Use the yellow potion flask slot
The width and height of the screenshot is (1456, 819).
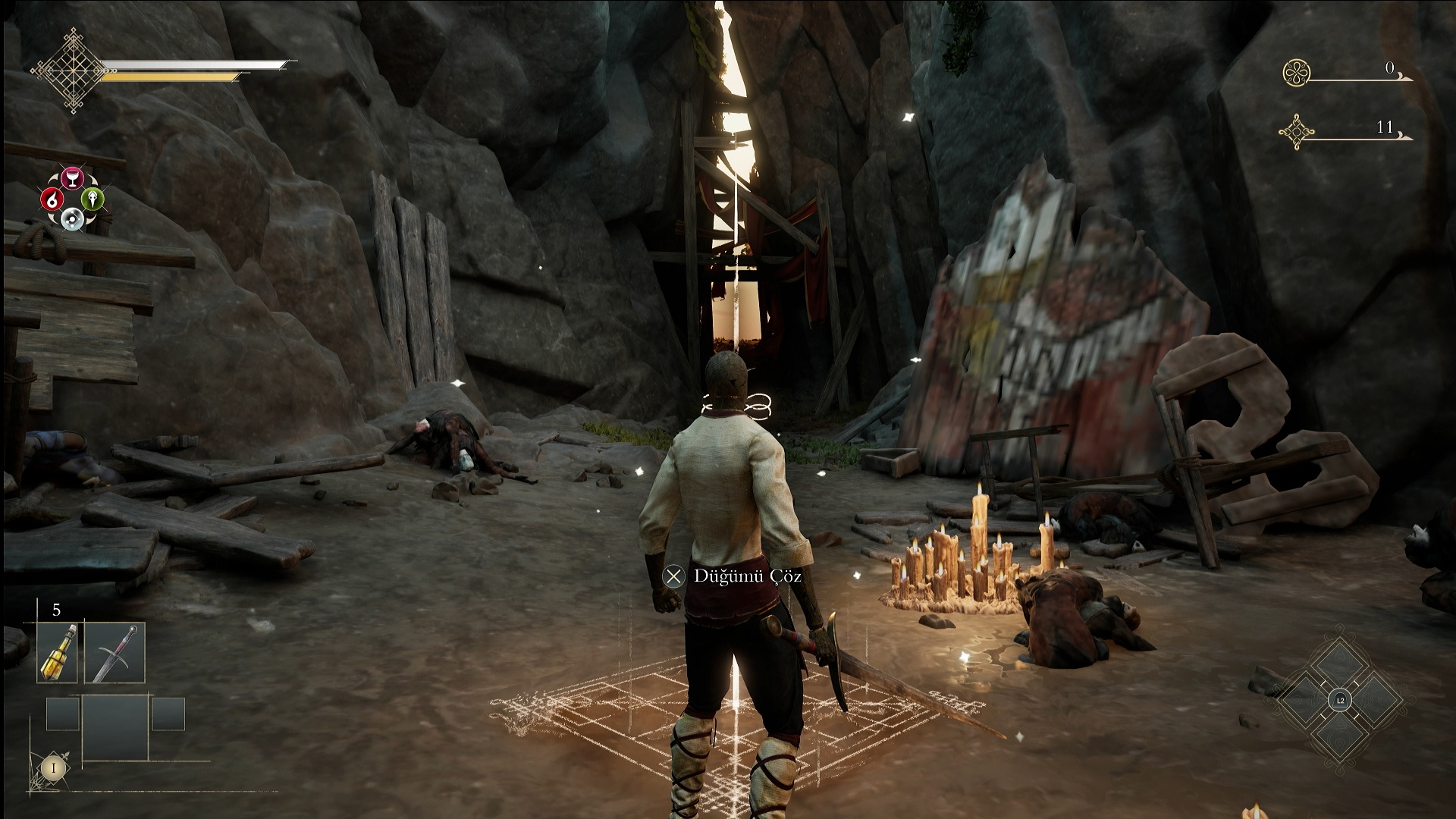[58, 653]
